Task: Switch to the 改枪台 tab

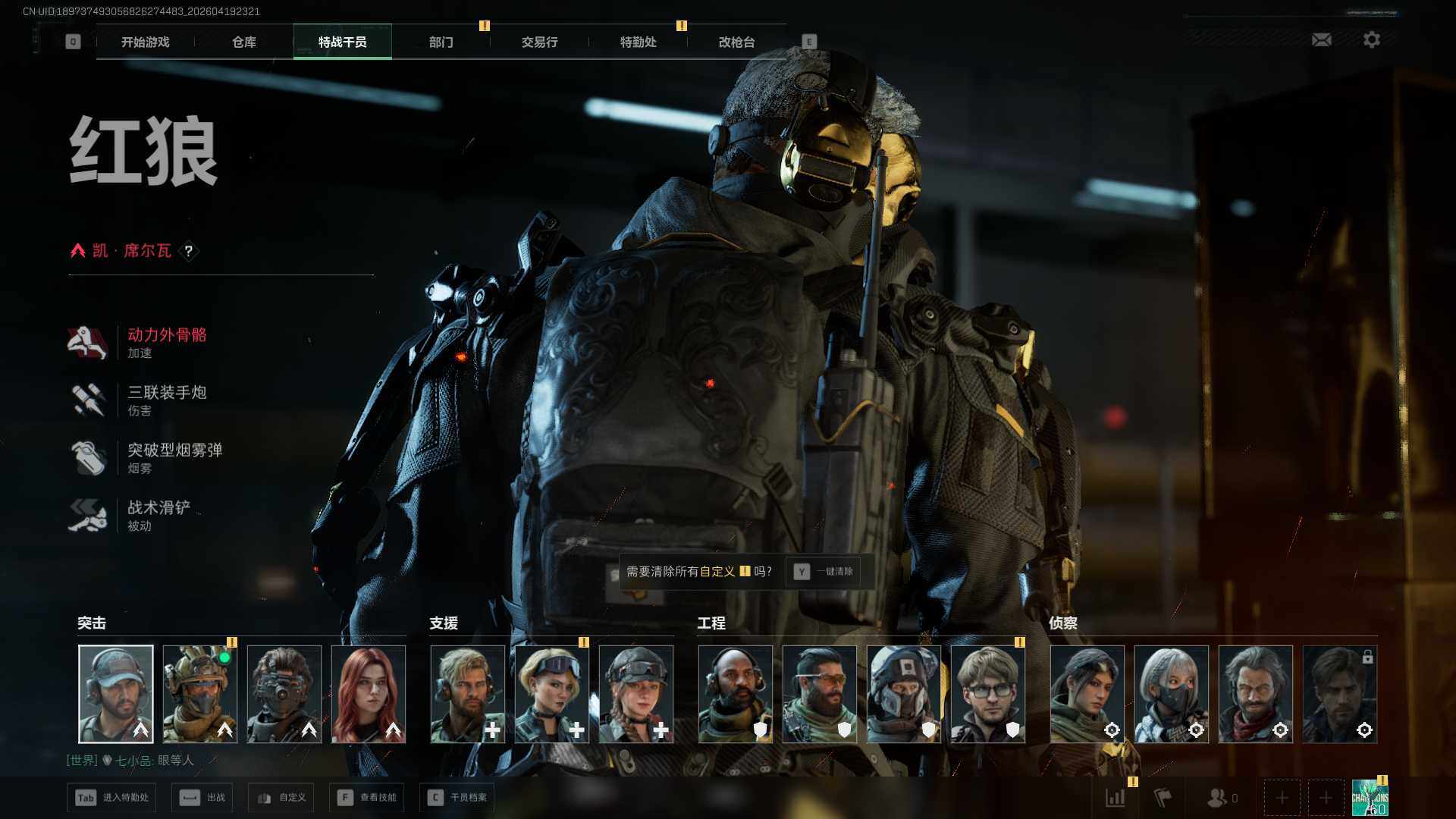Action: (x=736, y=42)
